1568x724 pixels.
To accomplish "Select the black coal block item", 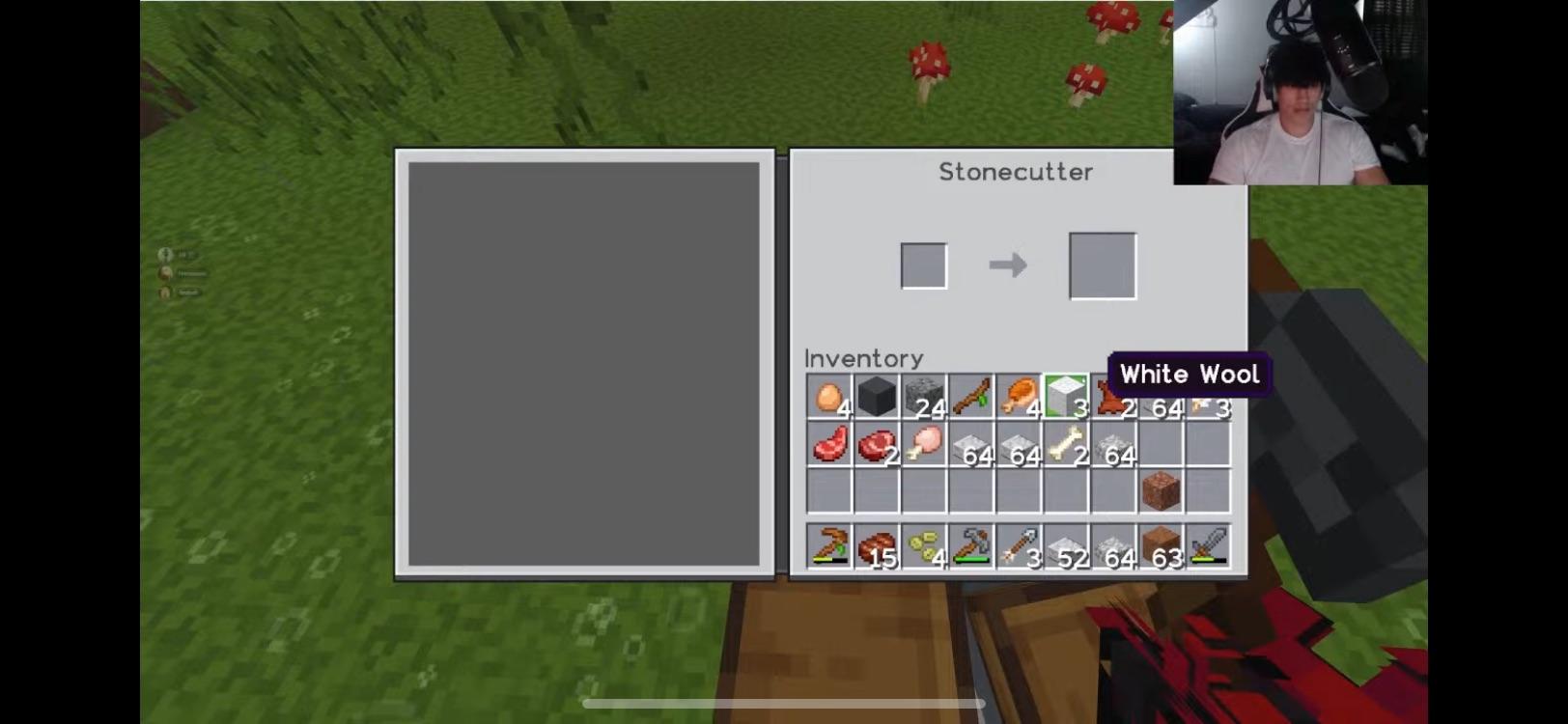I will (x=877, y=396).
